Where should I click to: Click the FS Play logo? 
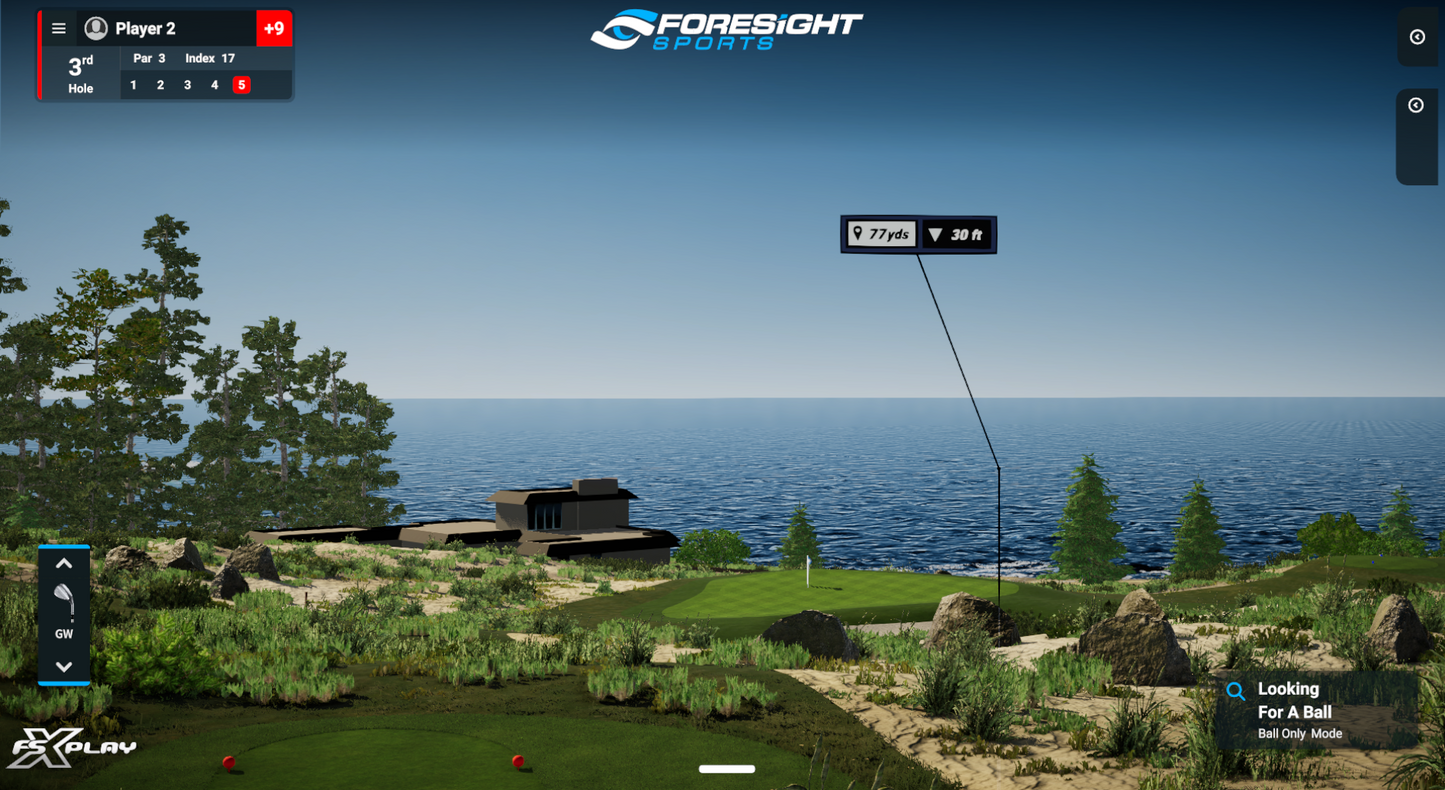[x=75, y=748]
